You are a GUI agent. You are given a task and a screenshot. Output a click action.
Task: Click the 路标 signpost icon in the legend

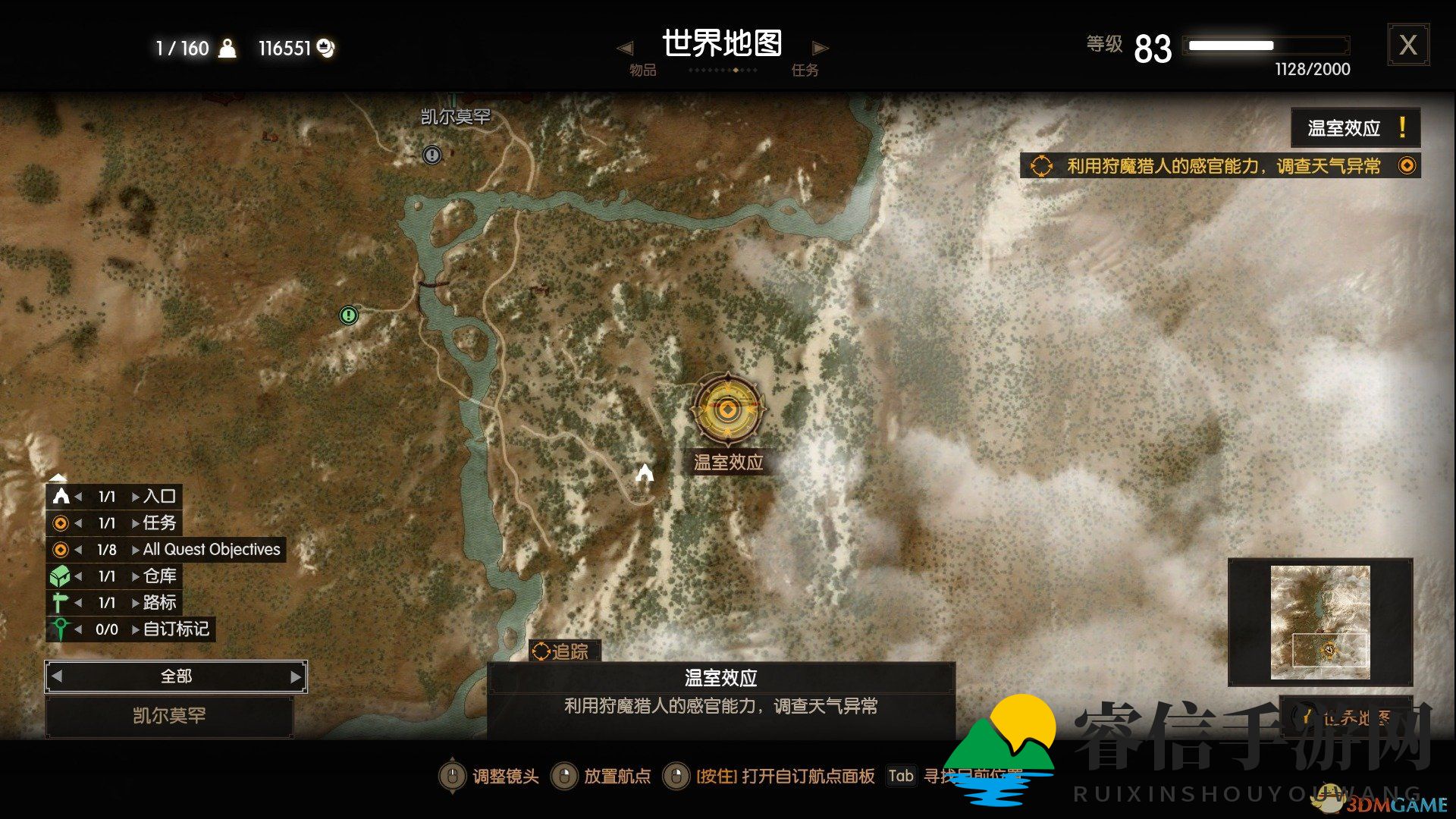(60, 603)
